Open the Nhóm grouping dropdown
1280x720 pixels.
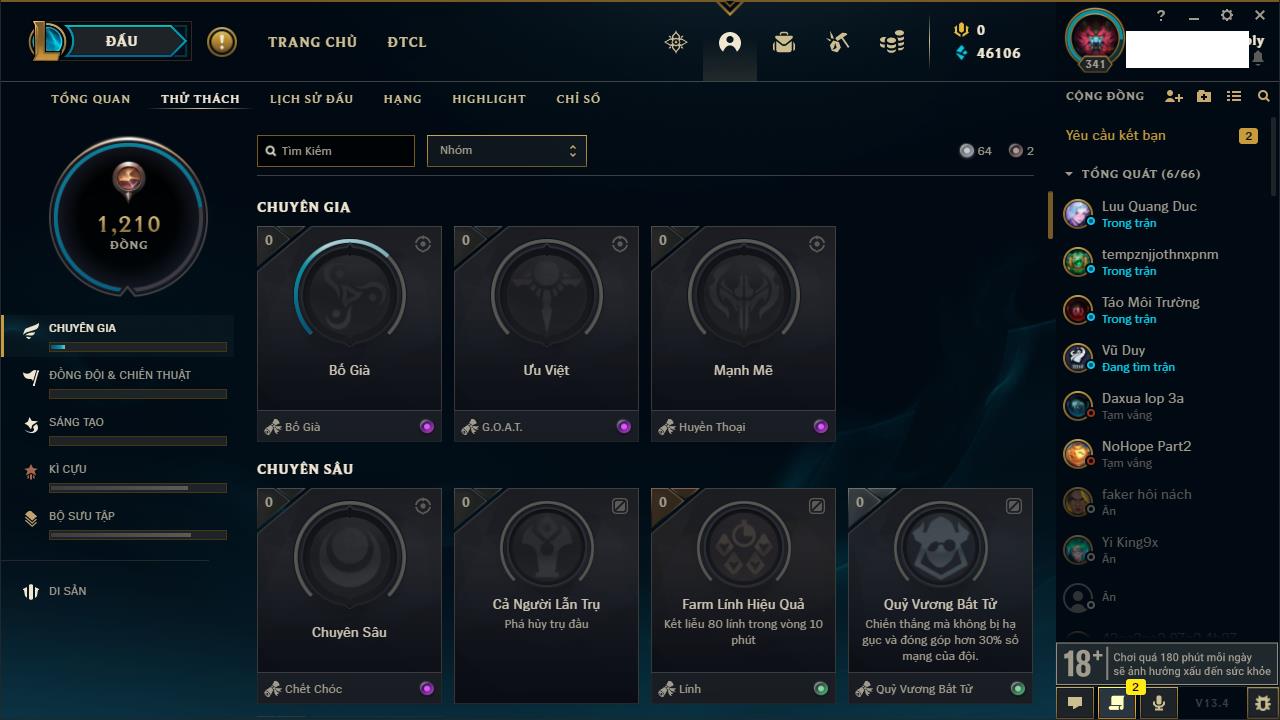506,151
